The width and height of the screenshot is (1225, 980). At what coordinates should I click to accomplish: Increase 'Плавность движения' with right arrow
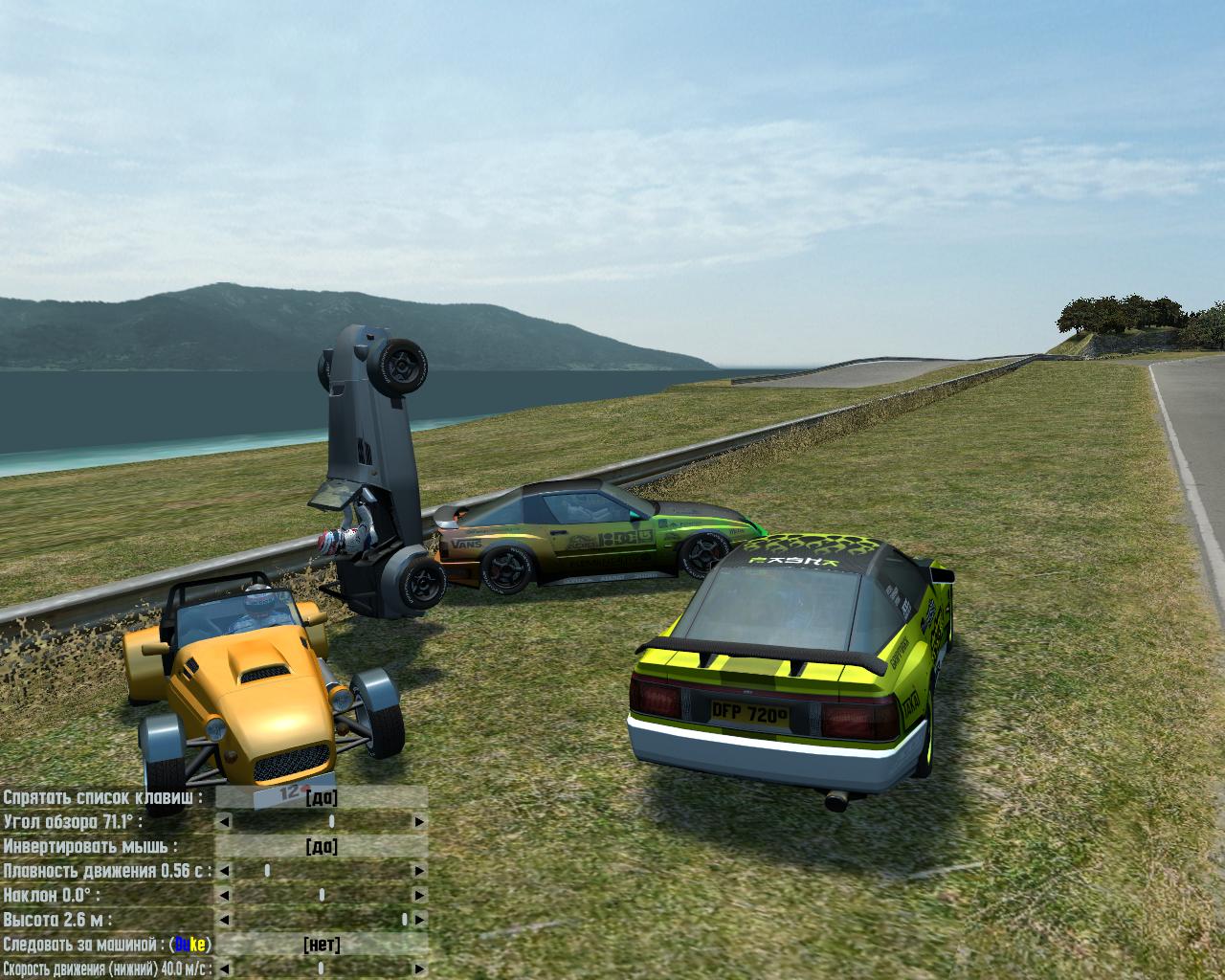point(419,871)
